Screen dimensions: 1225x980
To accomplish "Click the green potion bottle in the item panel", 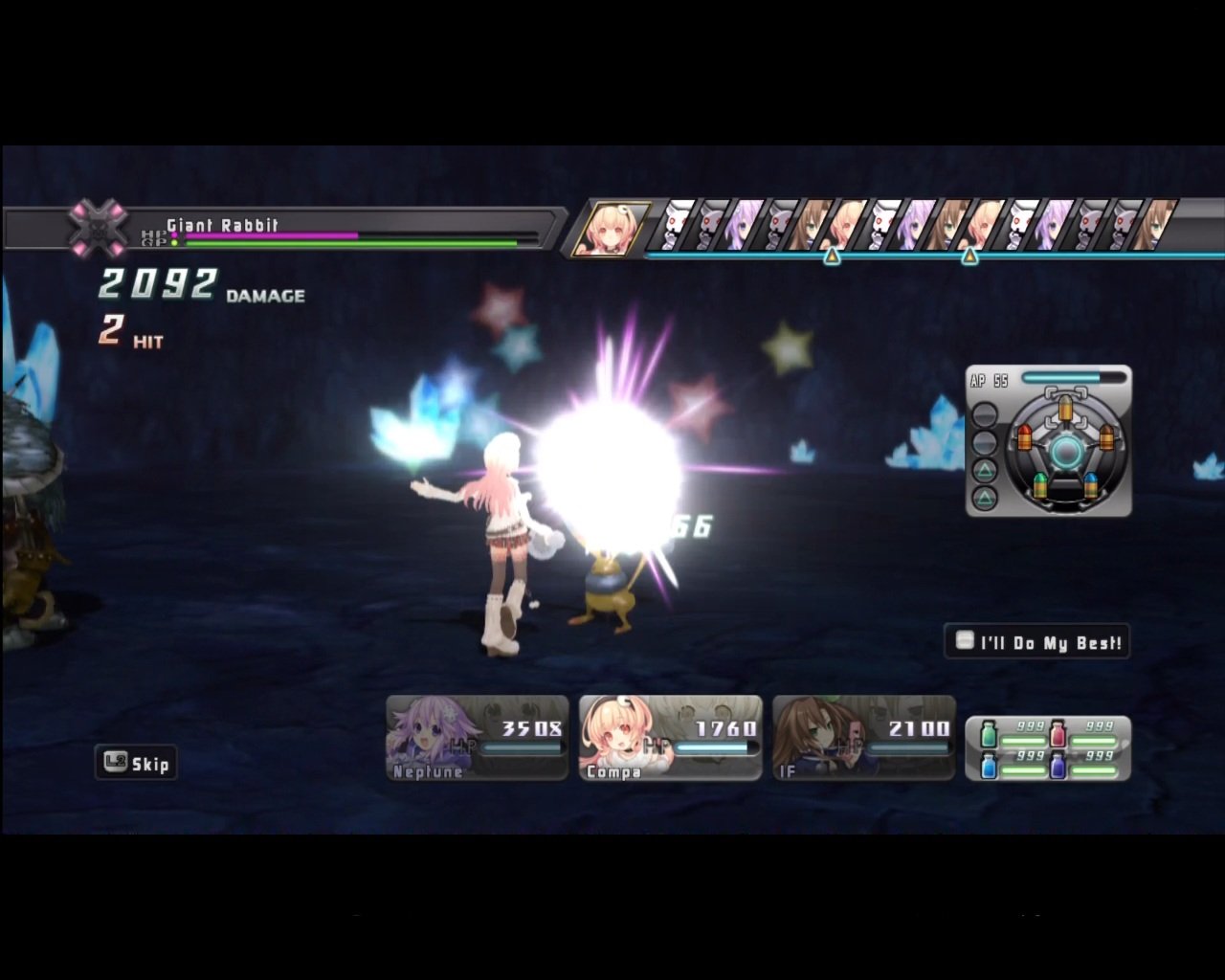I will (989, 734).
